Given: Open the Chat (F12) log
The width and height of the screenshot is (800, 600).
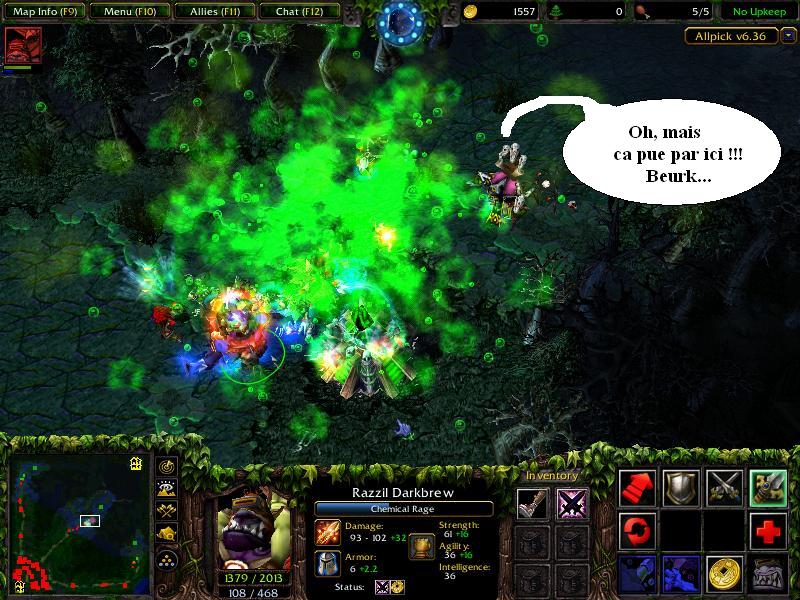Looking at the screenshot, I should click(297, 12).
